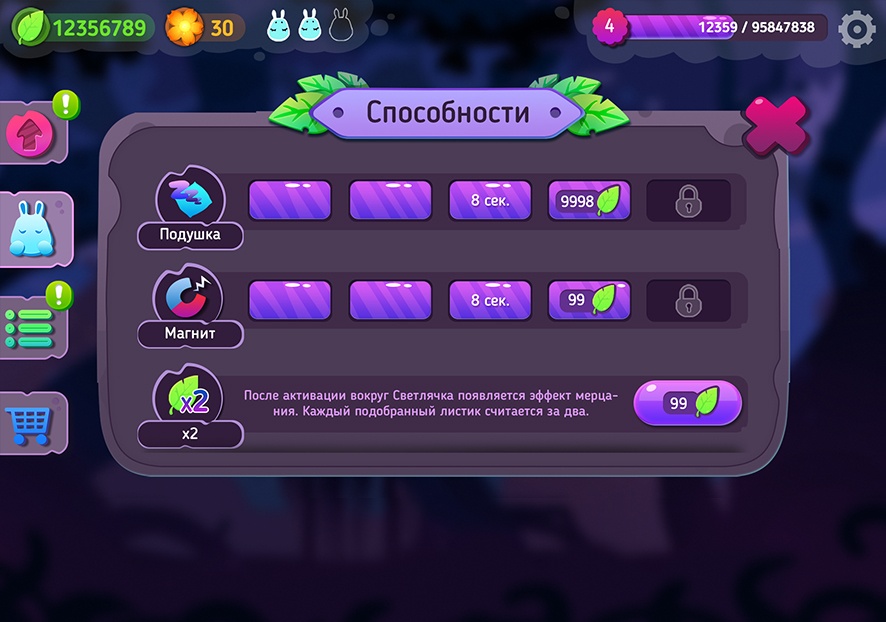Buy the Подушка upgrade for 9998 leaves
886x622 pixels.
click(x=590, y=201)
